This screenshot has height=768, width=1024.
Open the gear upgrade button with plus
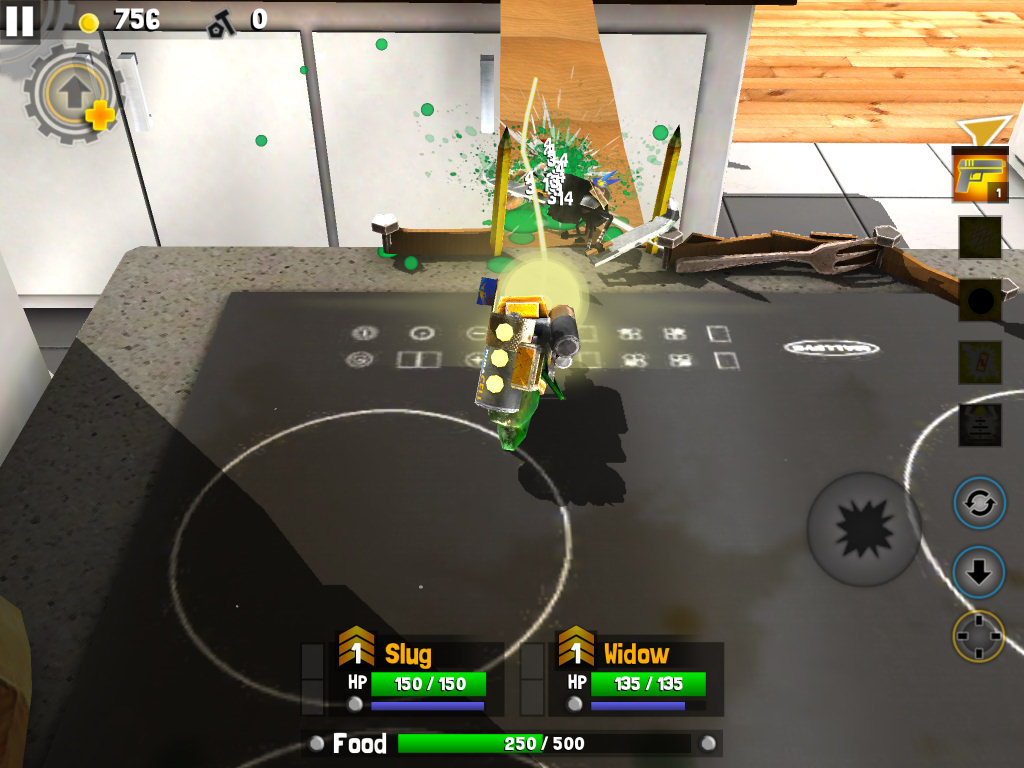(x=72, y=94)
